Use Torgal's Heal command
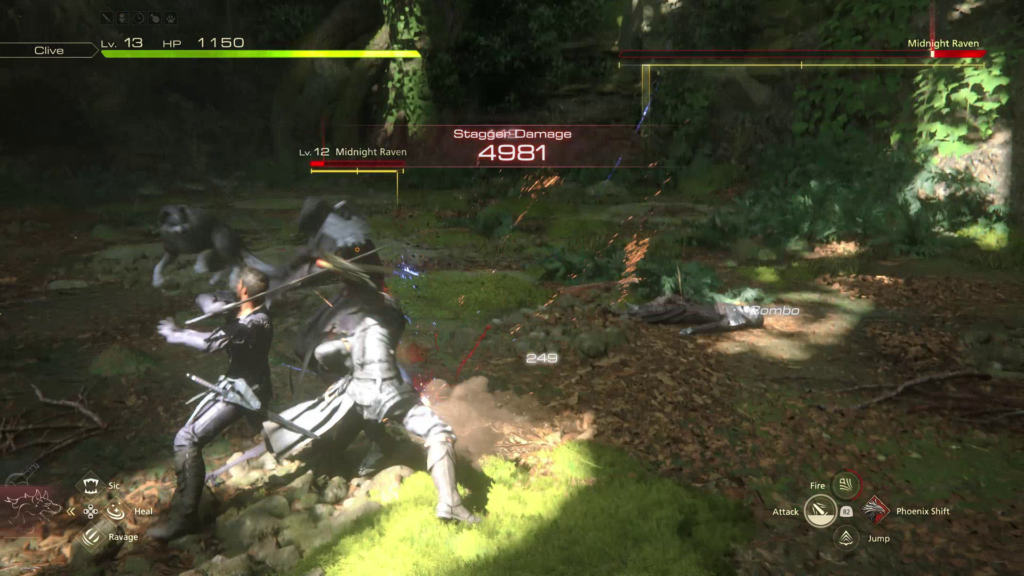 (x=115, y=511)
